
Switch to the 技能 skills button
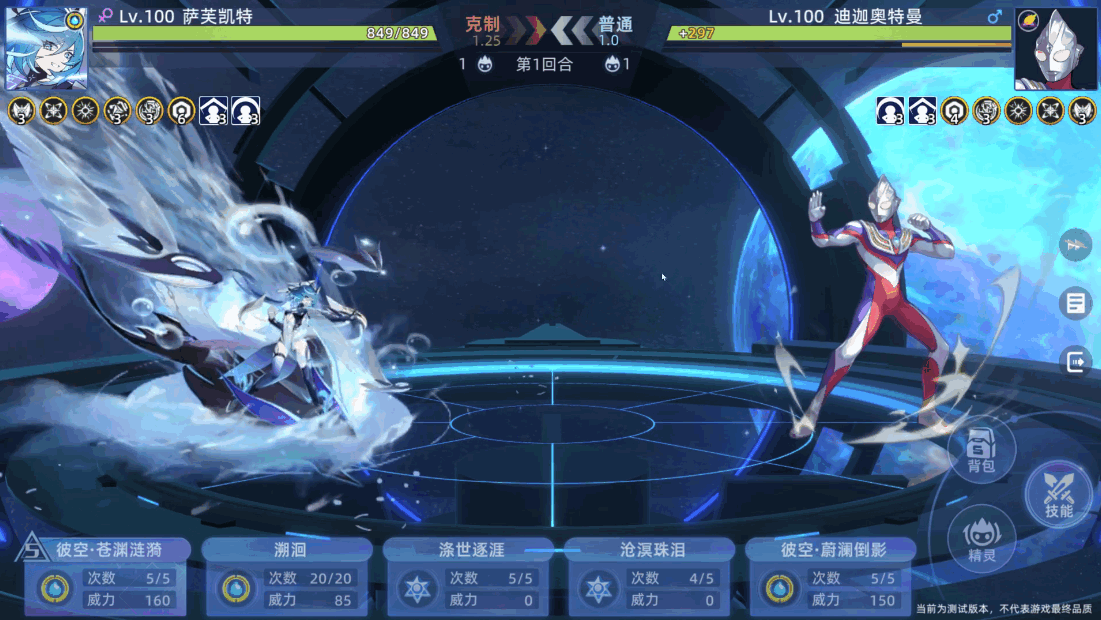point(1058,494)
